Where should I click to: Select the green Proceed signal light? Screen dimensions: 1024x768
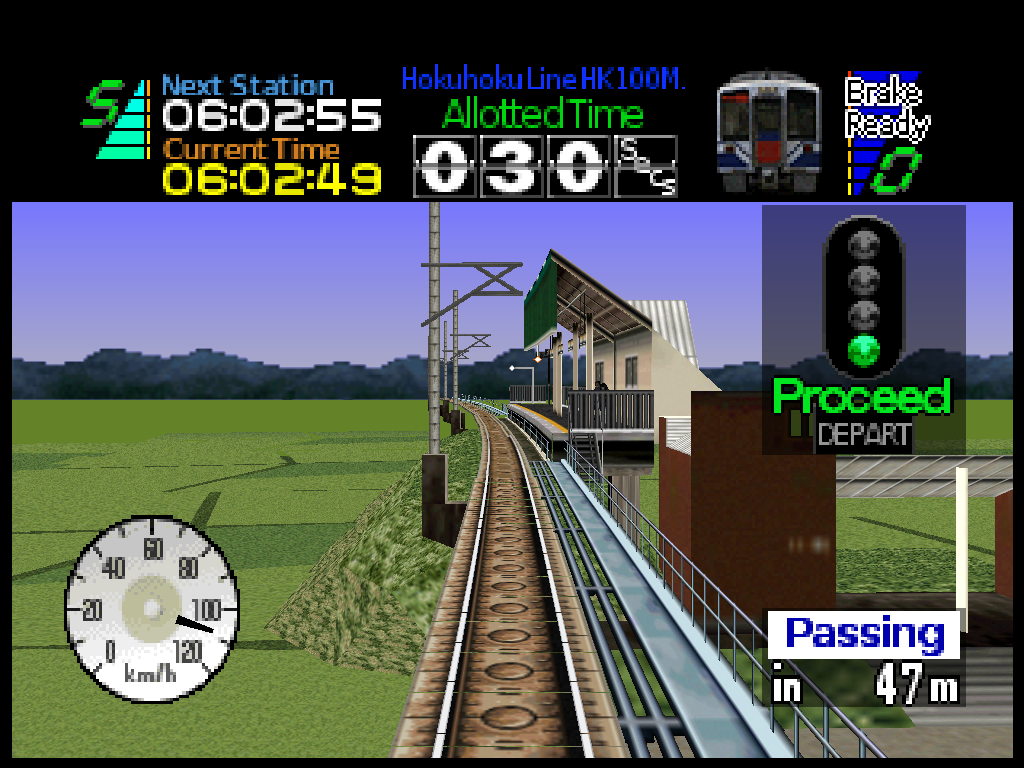point(862,349)
